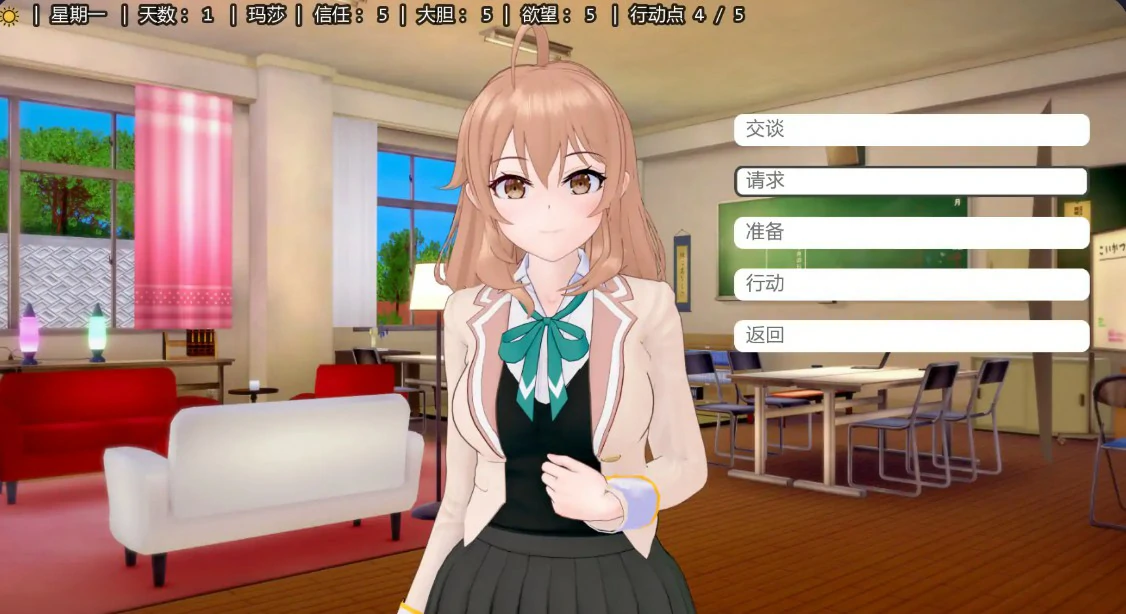The width and height of the screenshot is (1126, 614).
Task: Open the 准备 (Prepare) option
Action: coord(911,233)
